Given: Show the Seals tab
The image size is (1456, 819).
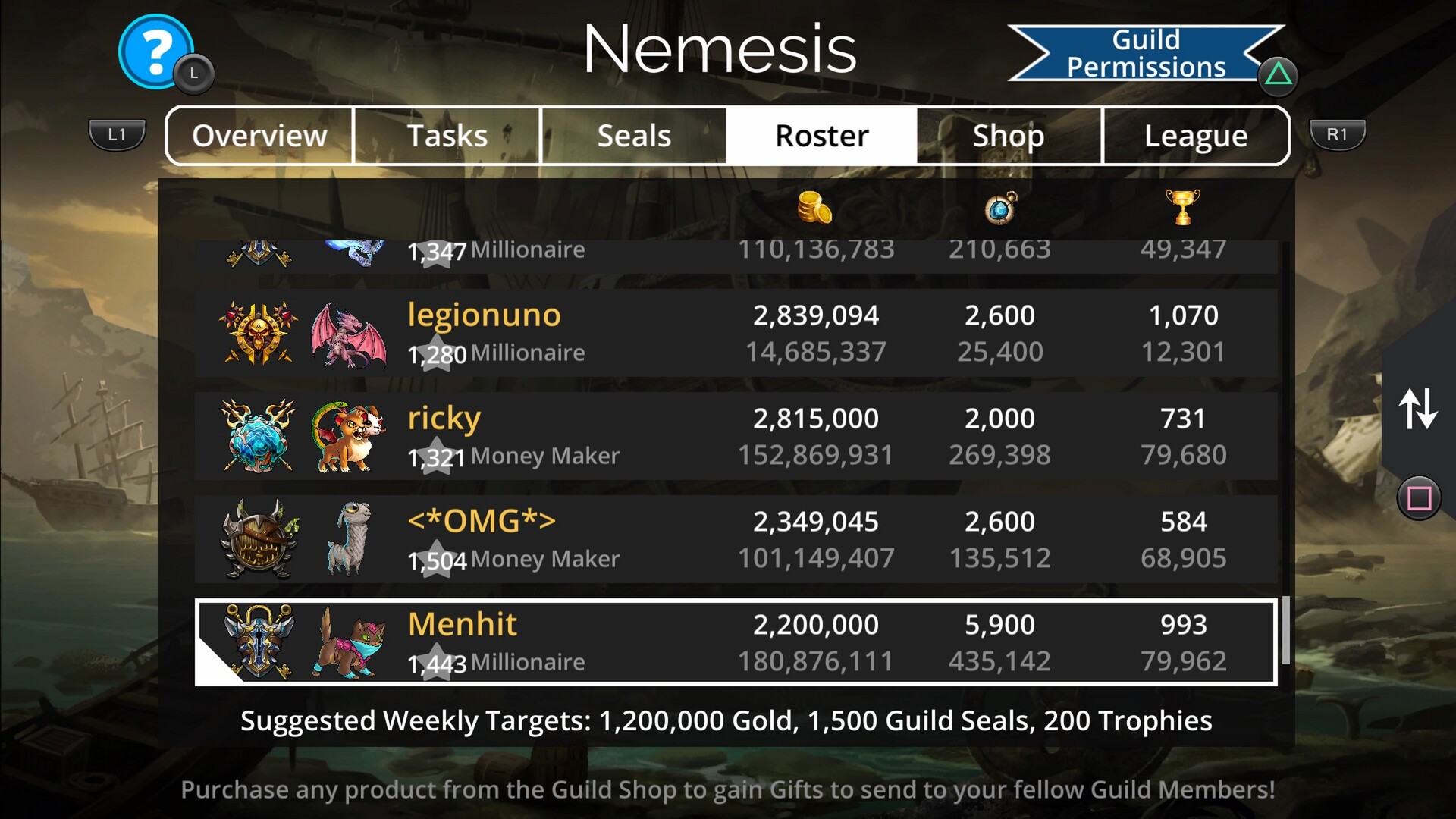Looking at the screenshot, I should (634, 136).
